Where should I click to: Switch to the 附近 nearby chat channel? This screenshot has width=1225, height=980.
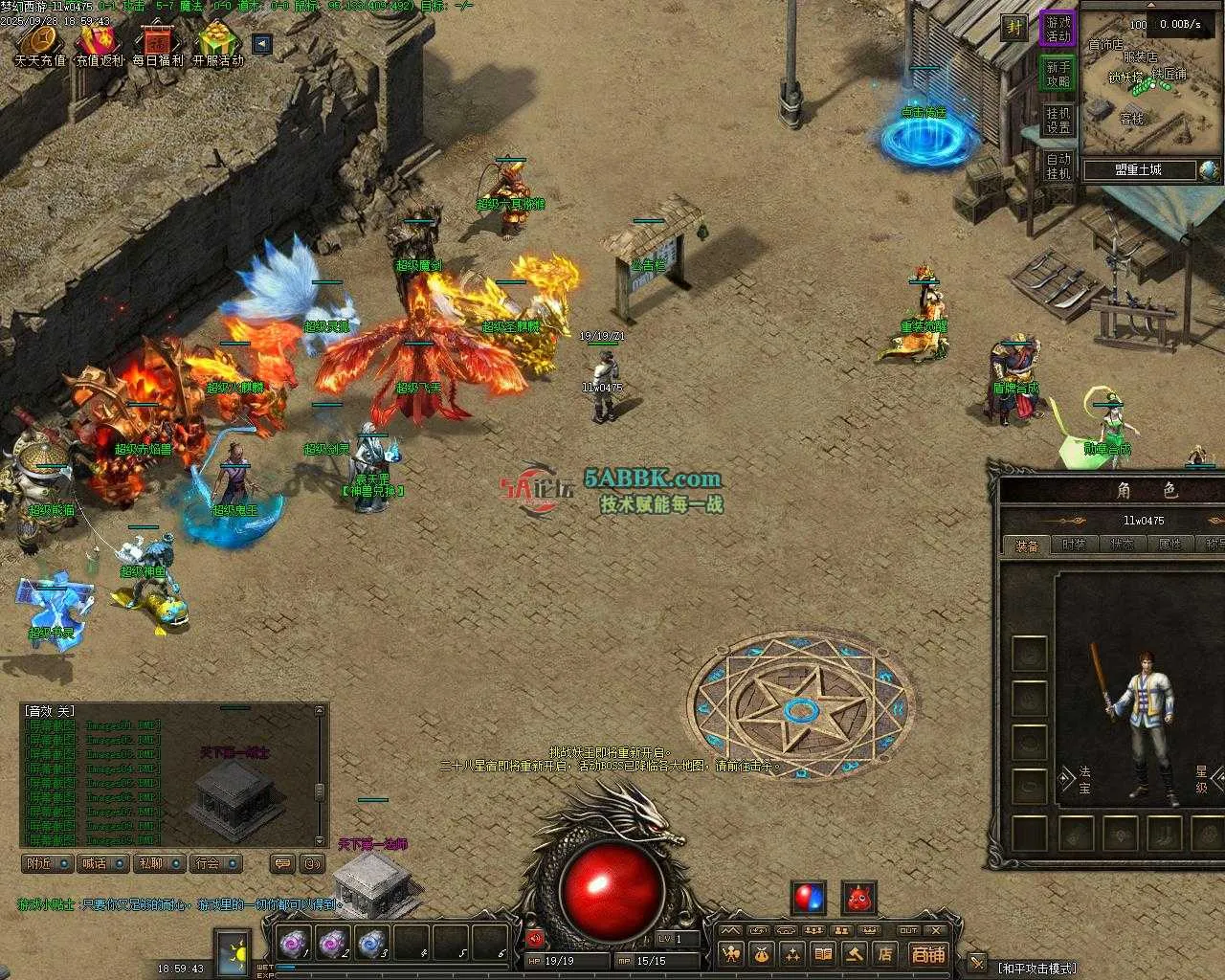[47, 863]
